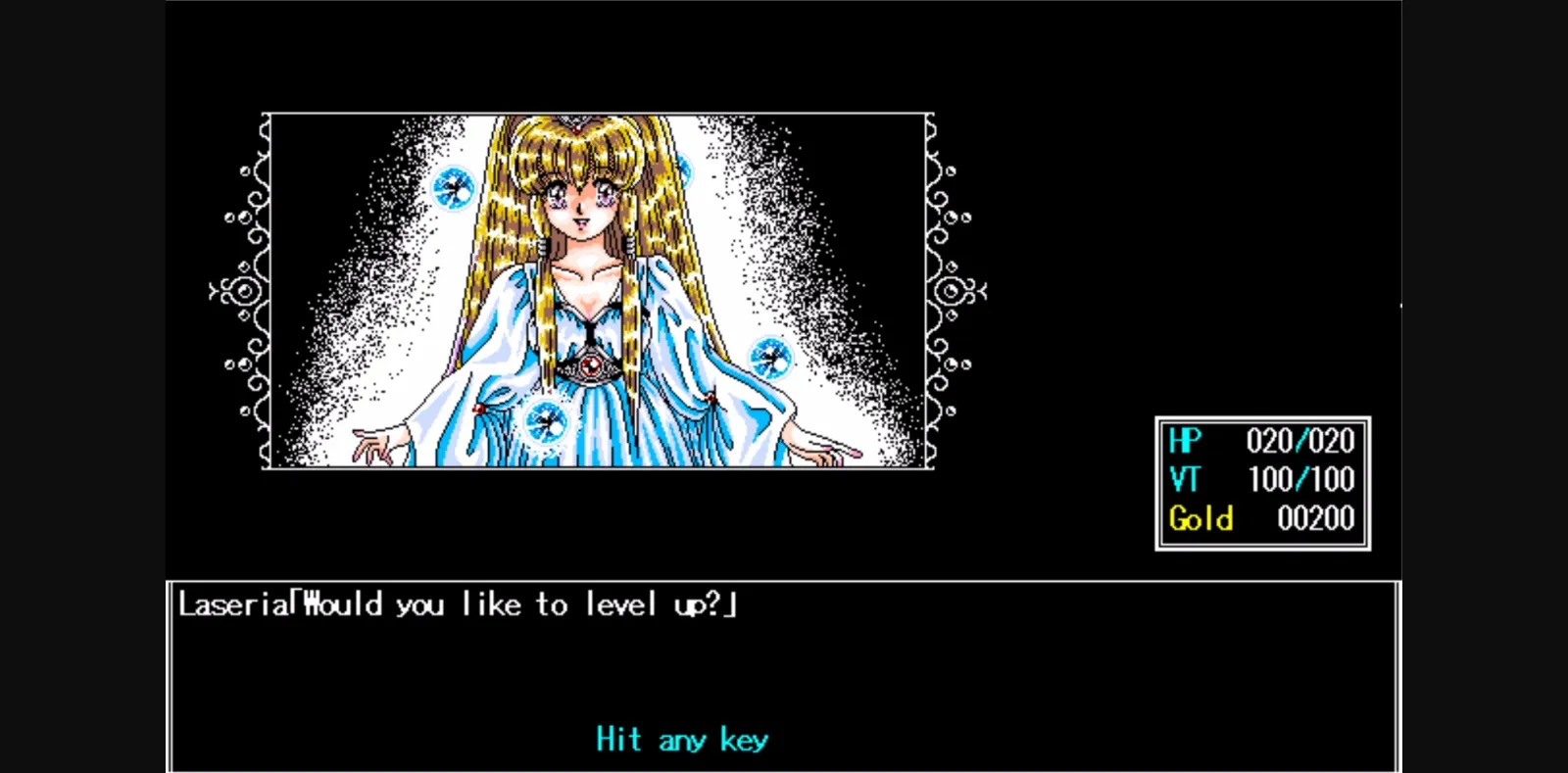
Task: Click the orb at Laseria's waist
Action: point(546,424)
